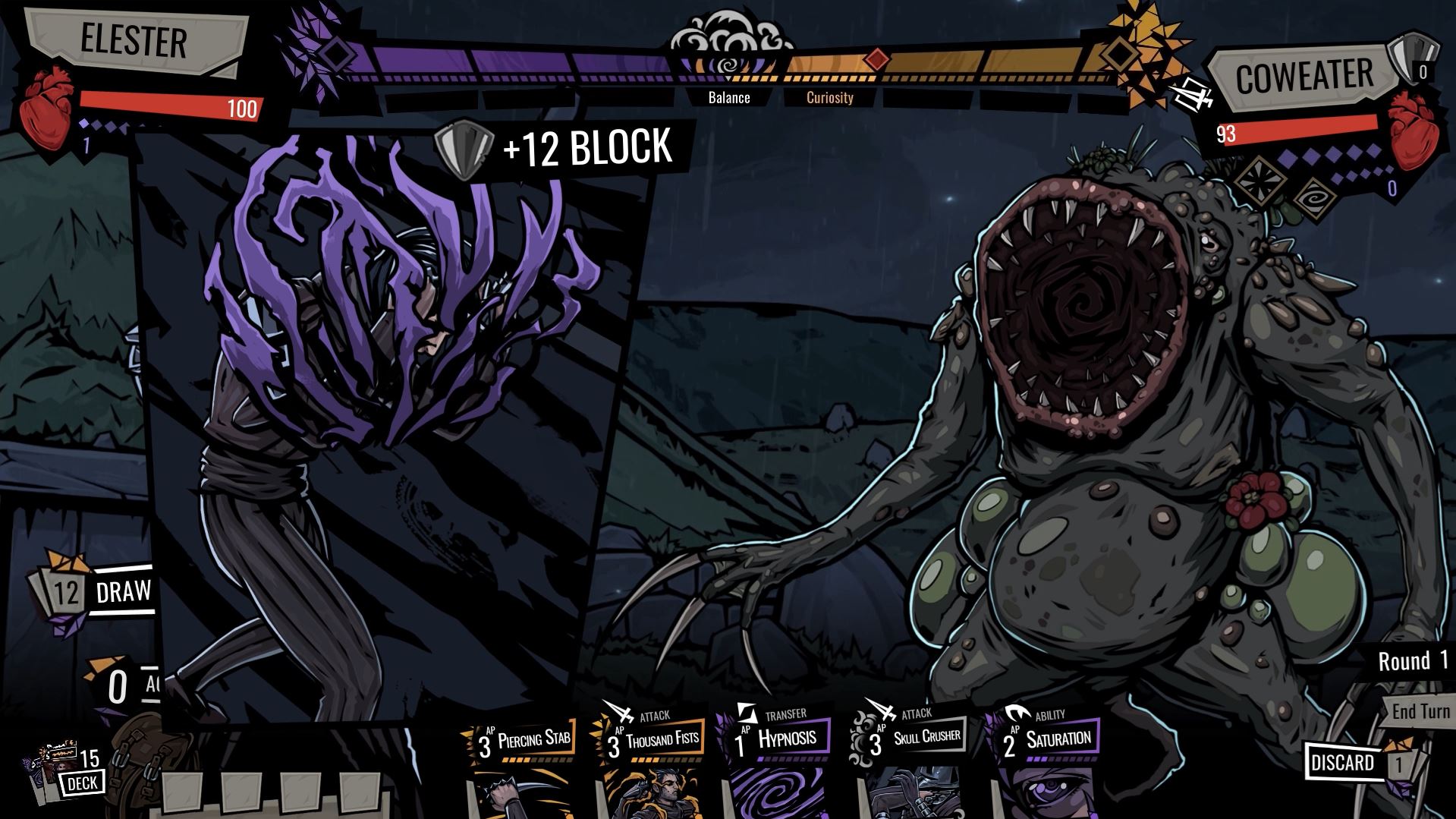End the current turn

pos(1420,712)
